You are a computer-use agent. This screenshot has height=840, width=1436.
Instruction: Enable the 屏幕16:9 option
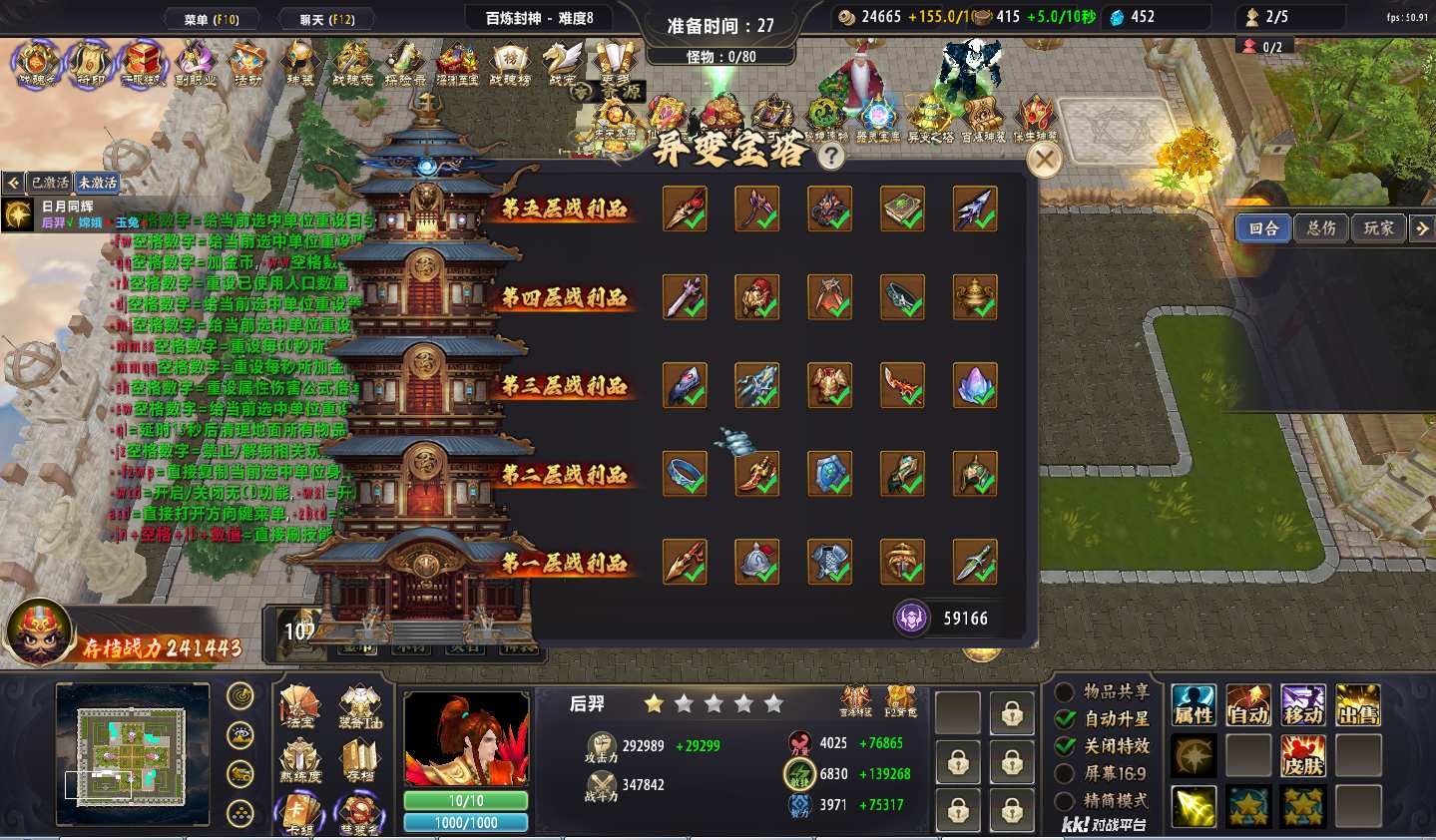(x=1066, y=773)
